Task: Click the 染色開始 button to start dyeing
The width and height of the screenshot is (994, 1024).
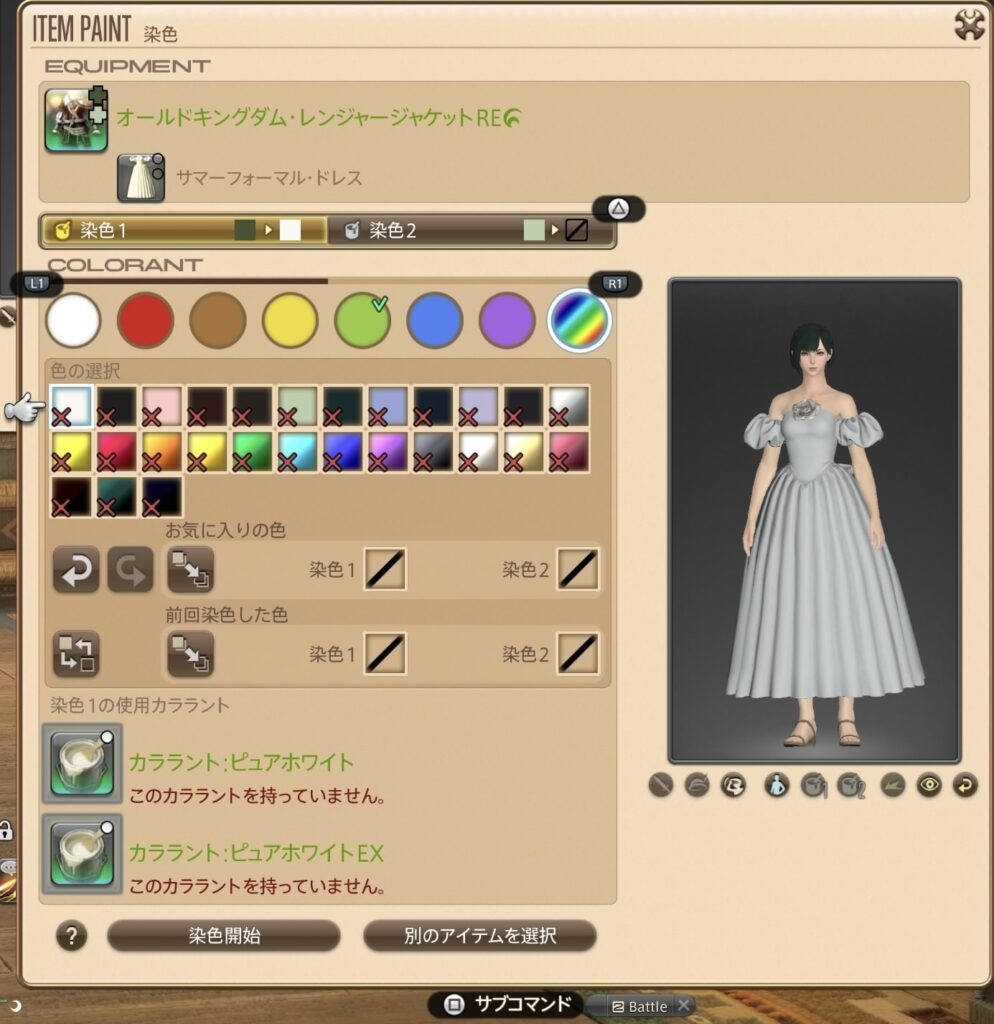Action: 224,936
